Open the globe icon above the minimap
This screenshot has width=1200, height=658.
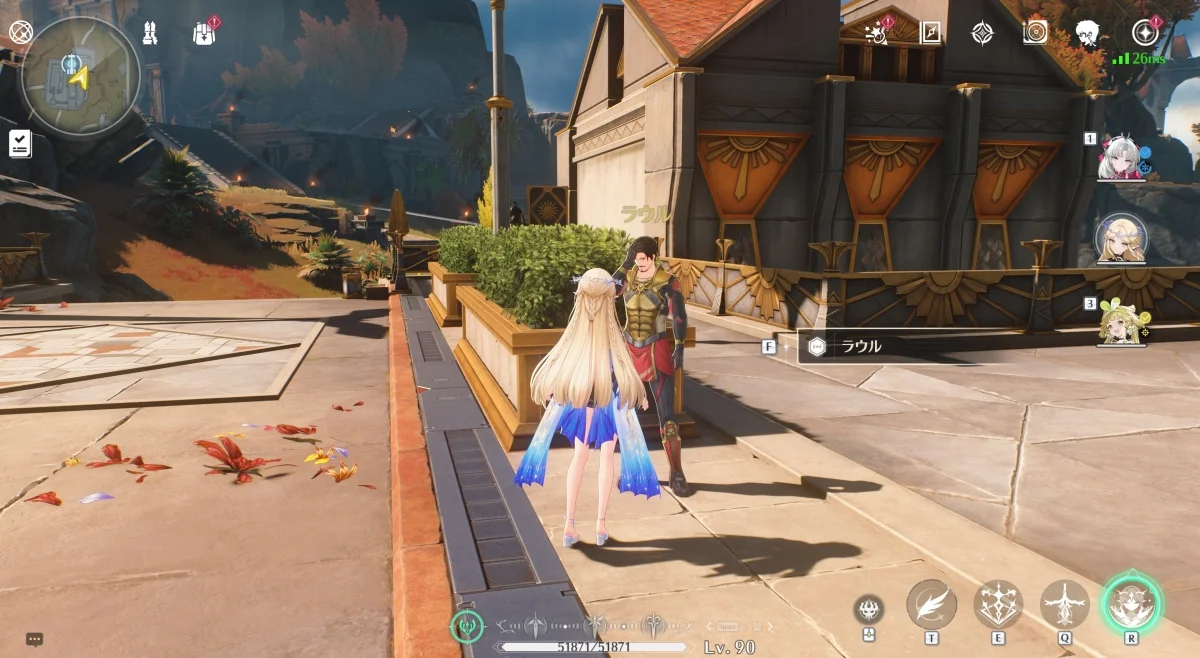20,31
